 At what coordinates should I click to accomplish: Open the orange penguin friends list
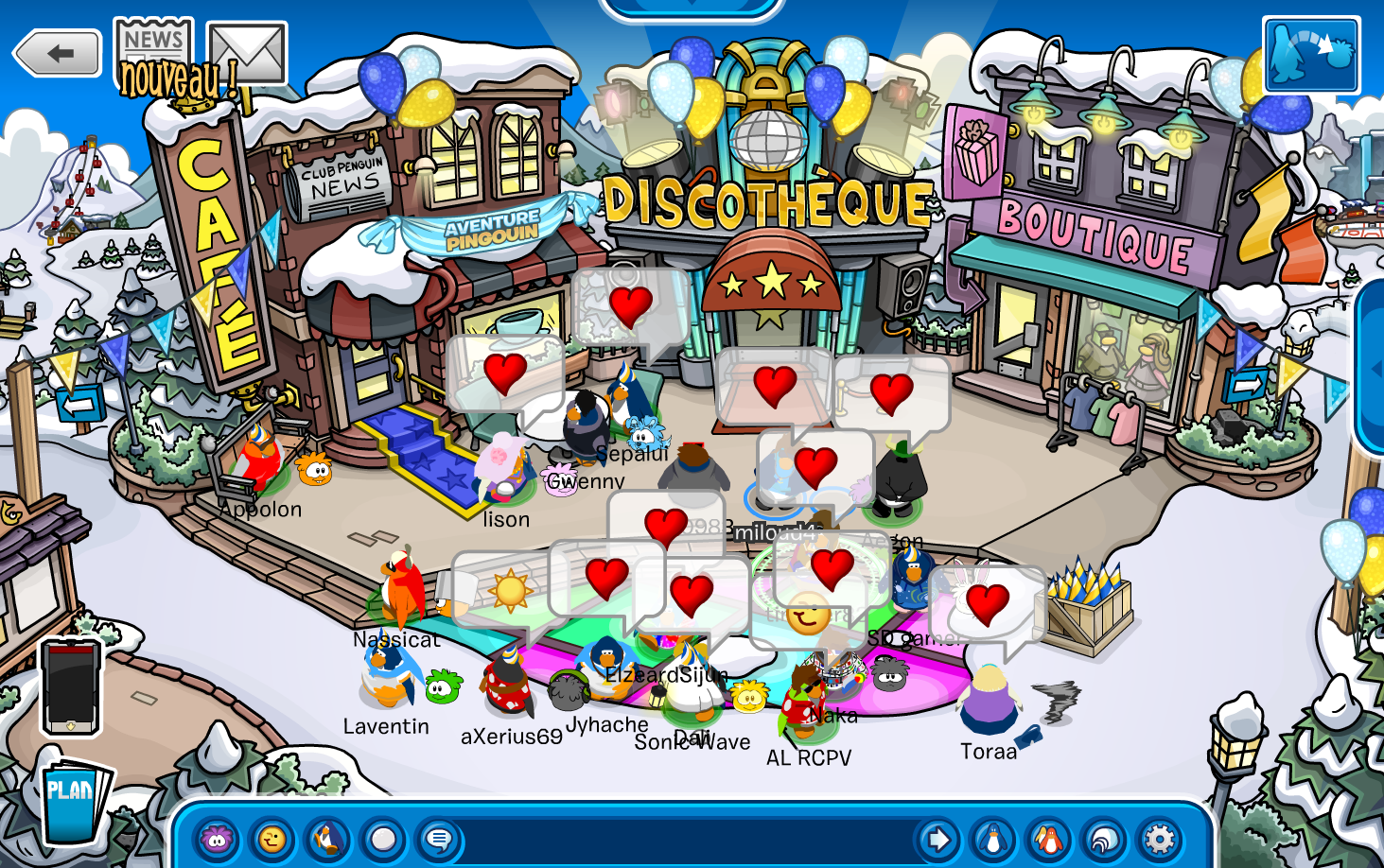point(1048,839)
